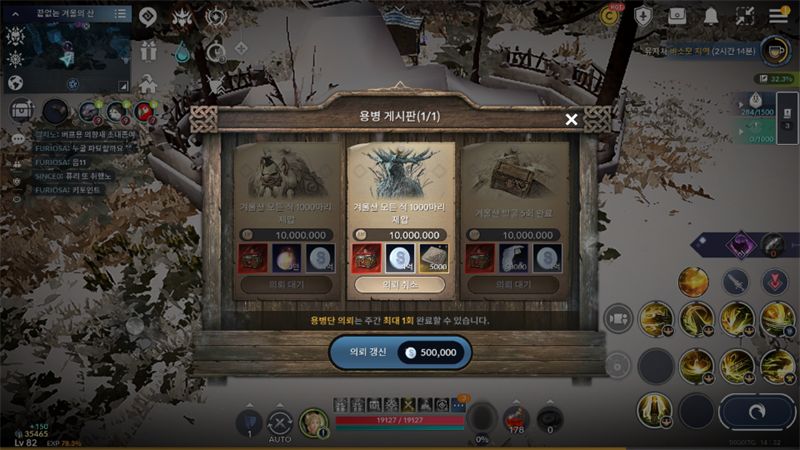The image size is (800, 450).
Task: Click the shield plus icon in the top bar
Action: [x=644, y=16]
